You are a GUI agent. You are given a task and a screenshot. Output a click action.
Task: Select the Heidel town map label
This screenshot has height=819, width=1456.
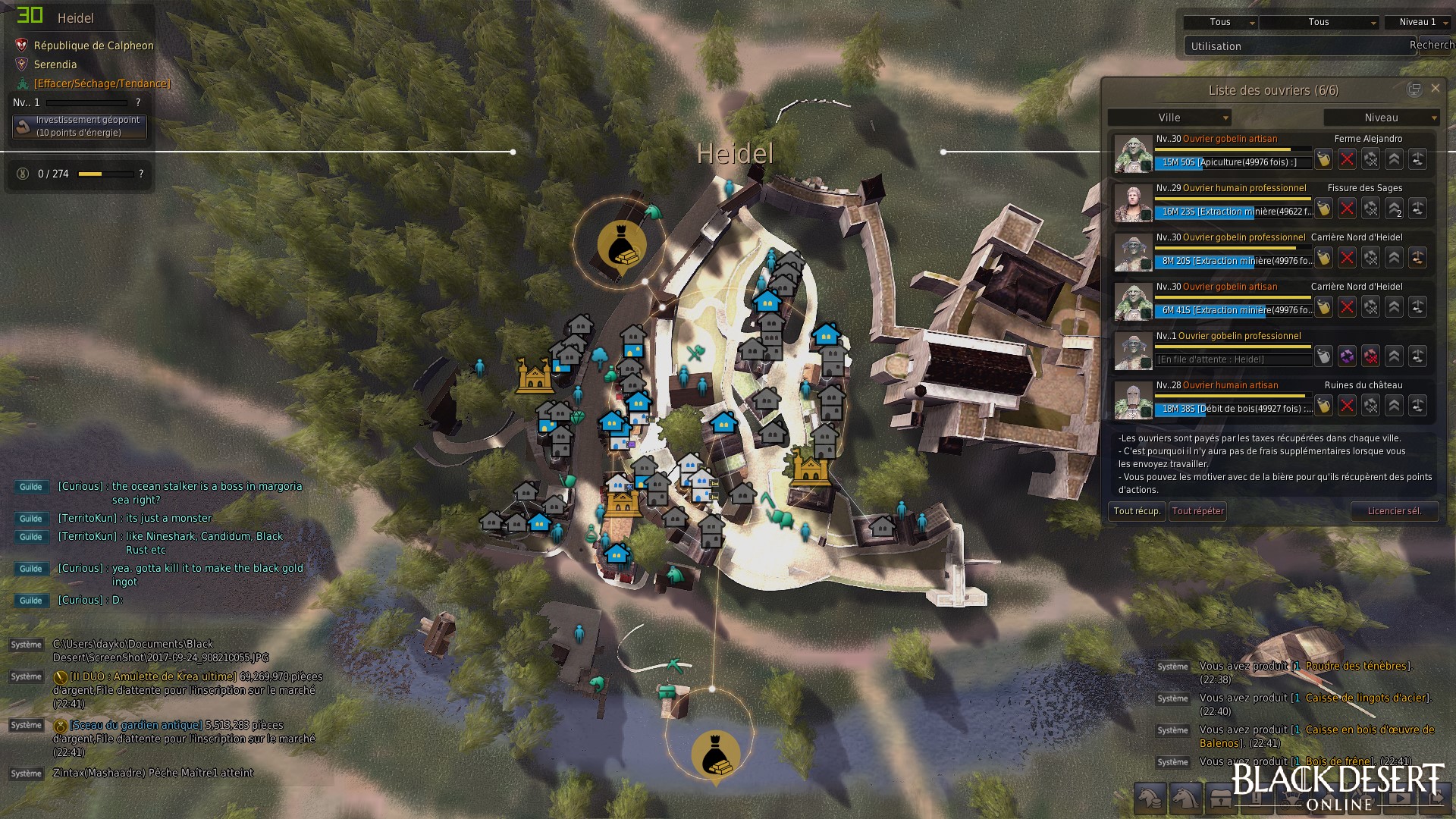point(734,154)
